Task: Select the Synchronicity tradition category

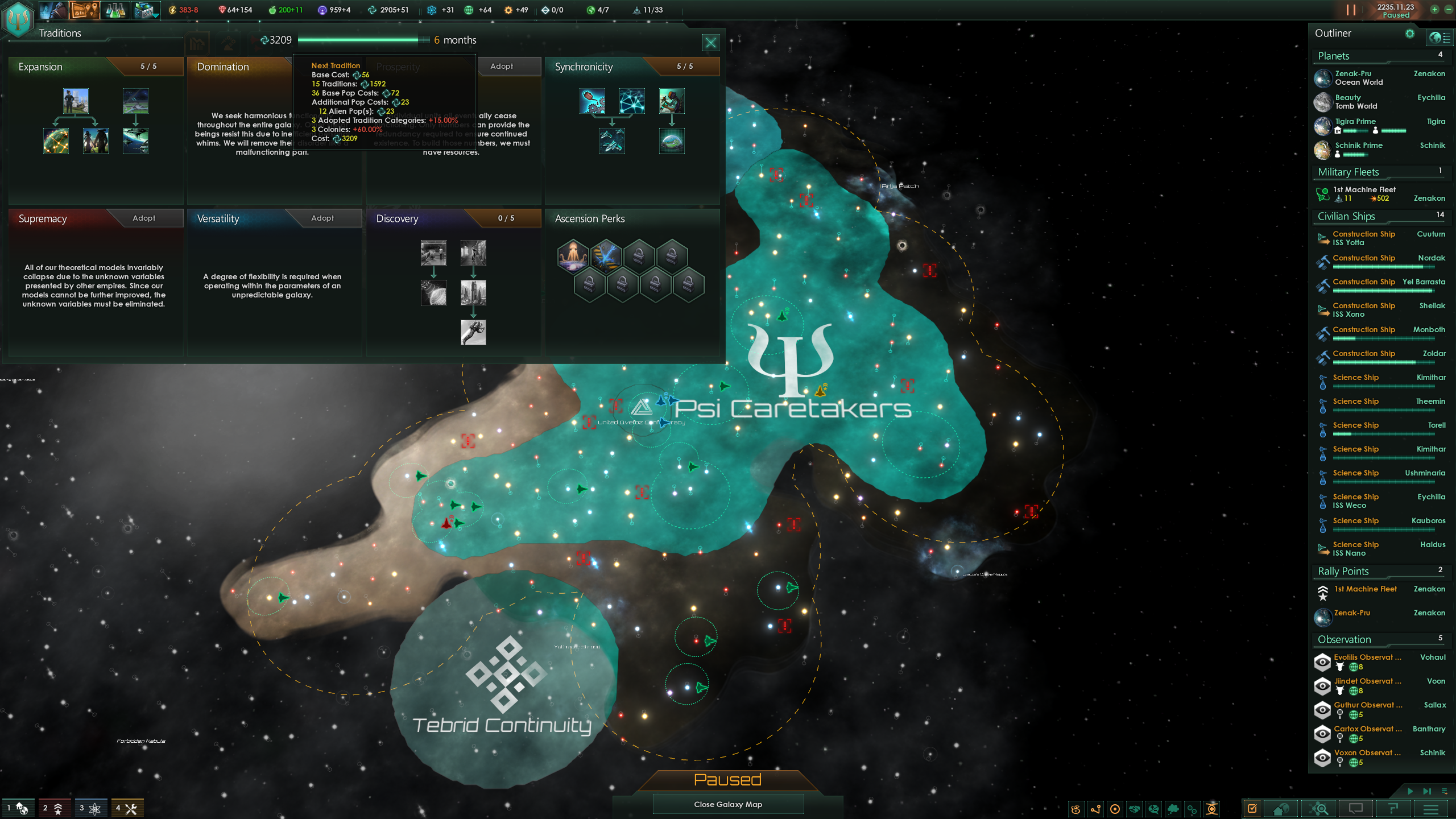Action: point(585,67)
